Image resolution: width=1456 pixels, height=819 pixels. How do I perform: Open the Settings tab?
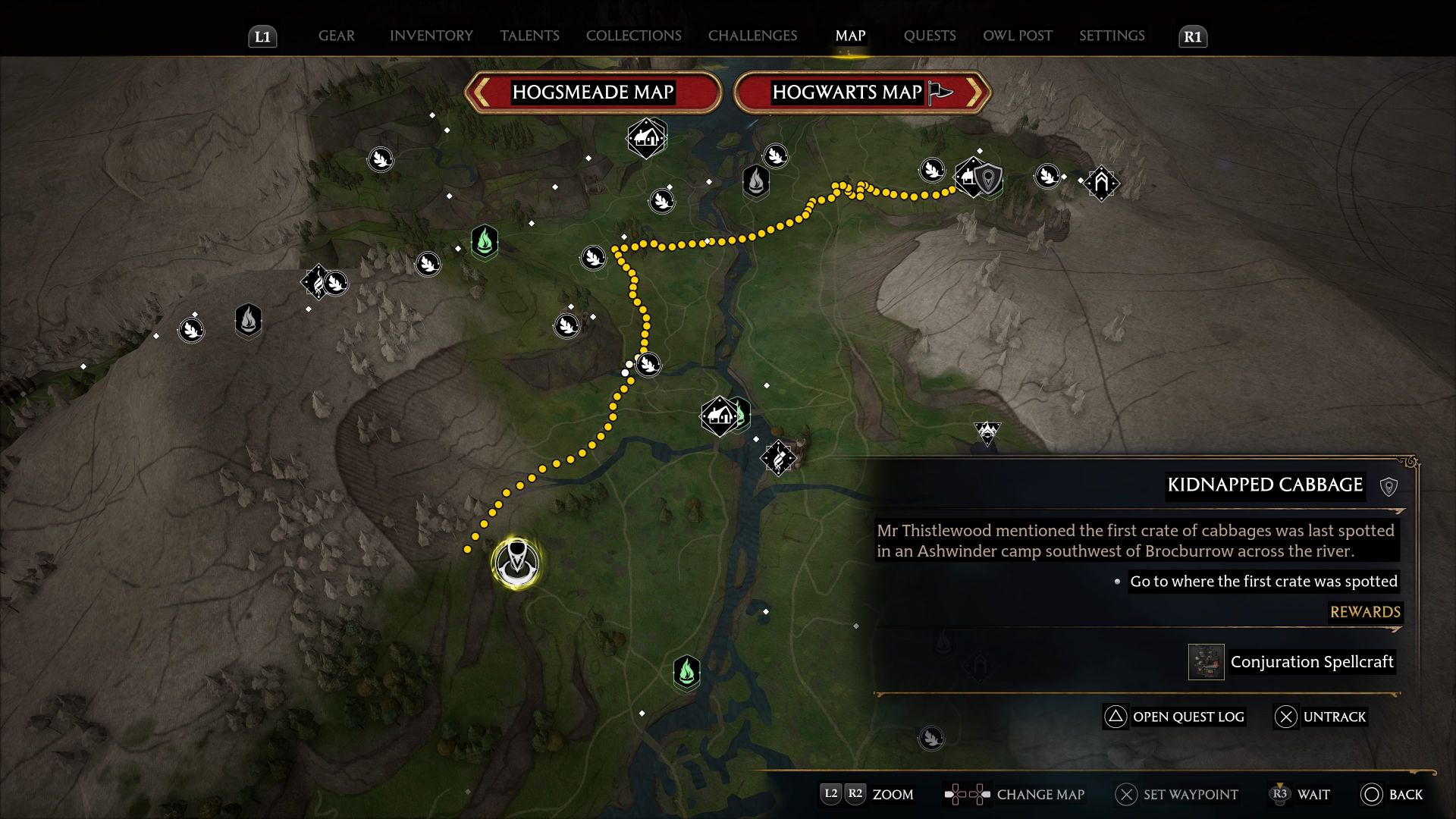point(1112,36)
